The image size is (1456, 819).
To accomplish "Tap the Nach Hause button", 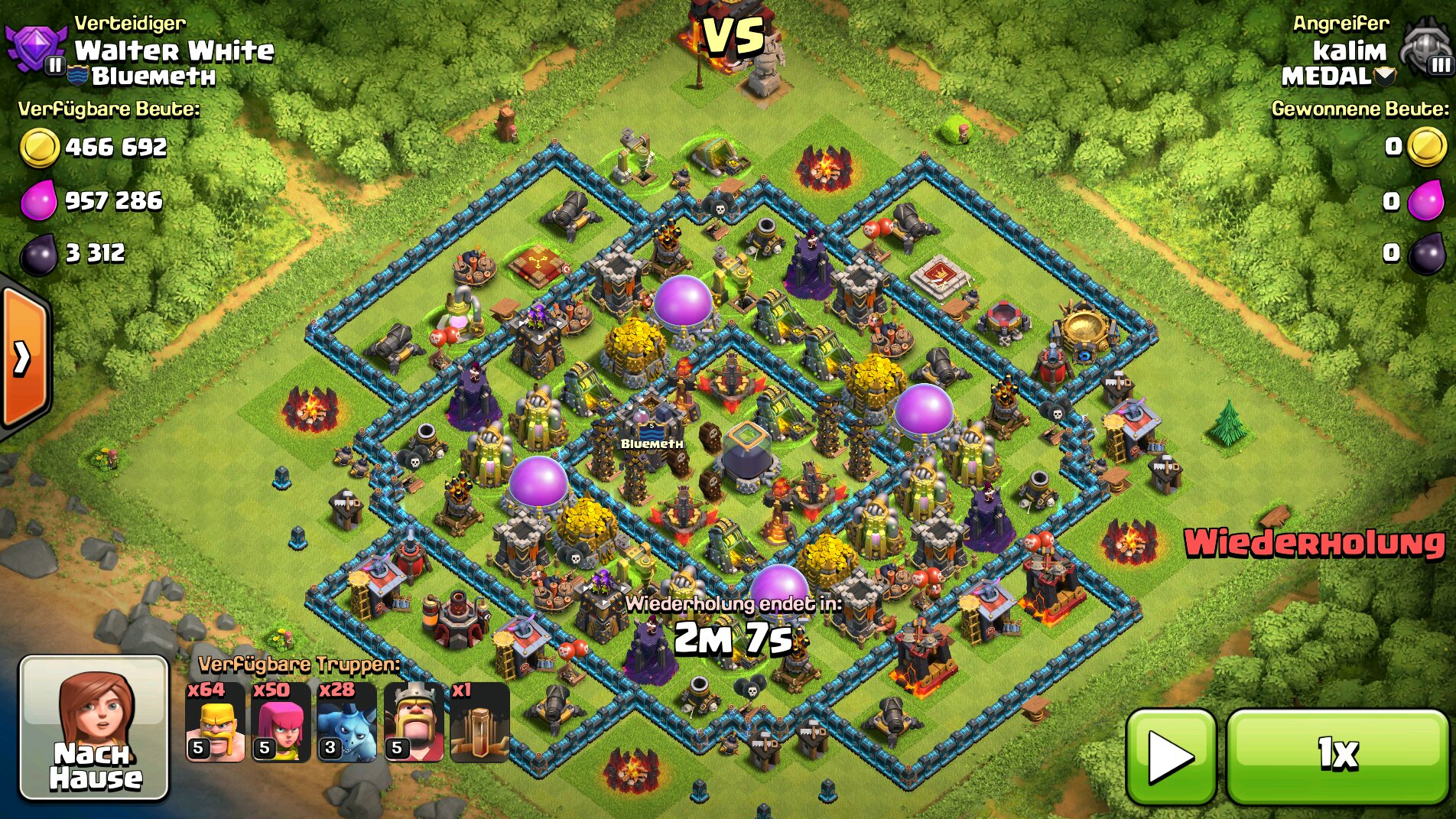I will click(x=93, y=728).
